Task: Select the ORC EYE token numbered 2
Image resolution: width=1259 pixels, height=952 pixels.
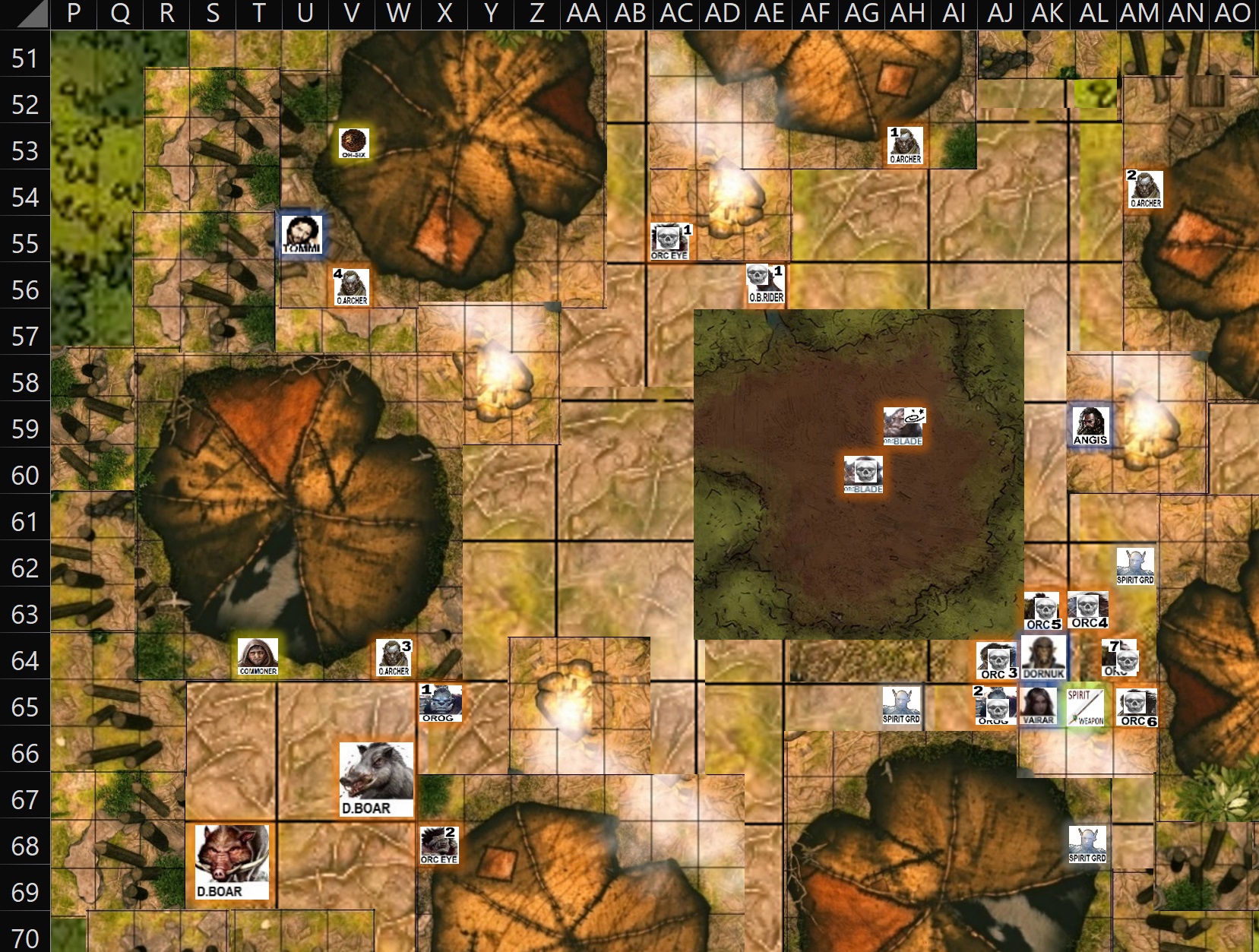Action: [439, 846]
